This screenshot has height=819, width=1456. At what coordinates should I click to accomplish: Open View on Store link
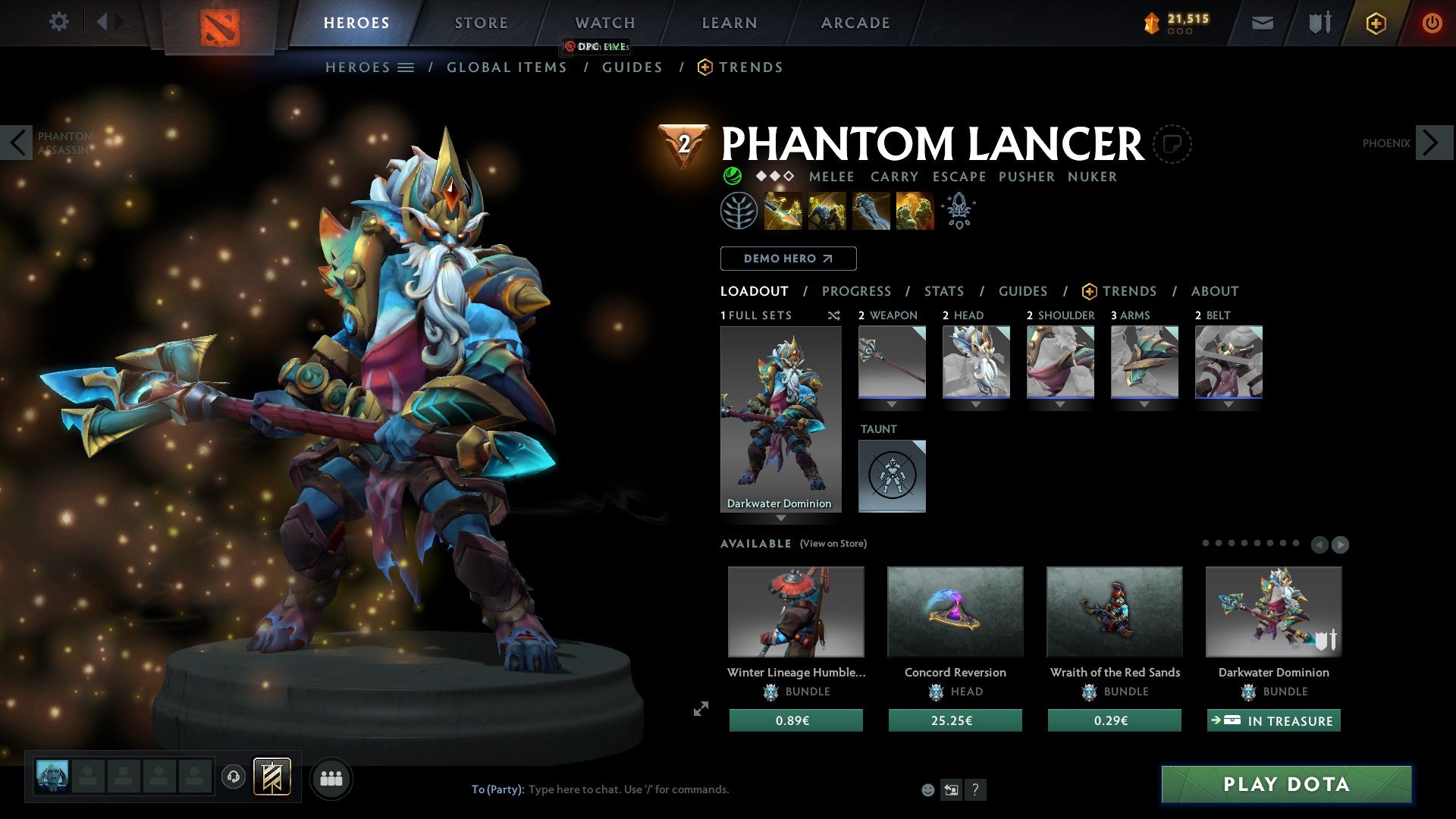coord(833,544)
